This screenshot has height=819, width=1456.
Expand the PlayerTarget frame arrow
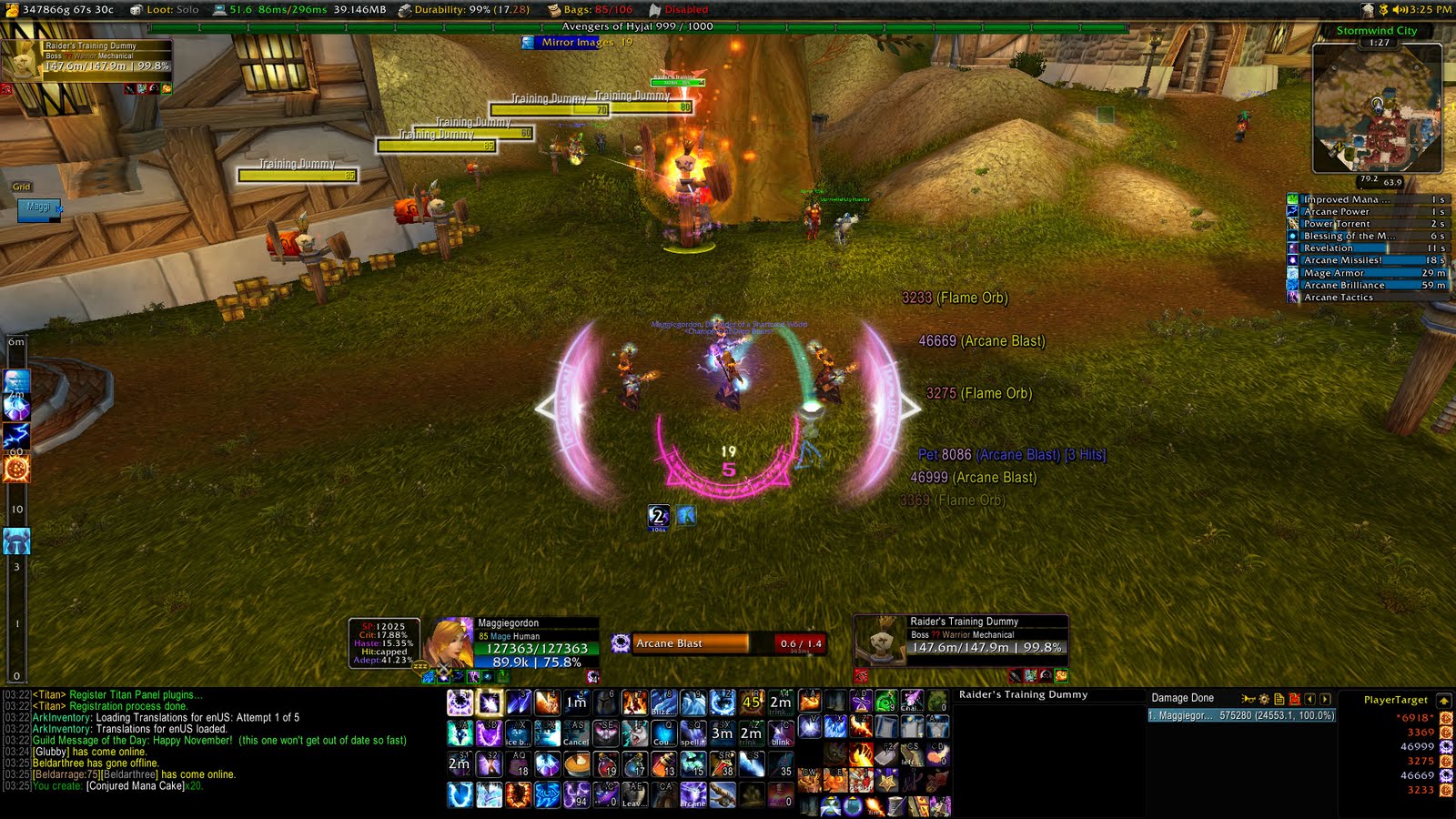(1442, 701)
